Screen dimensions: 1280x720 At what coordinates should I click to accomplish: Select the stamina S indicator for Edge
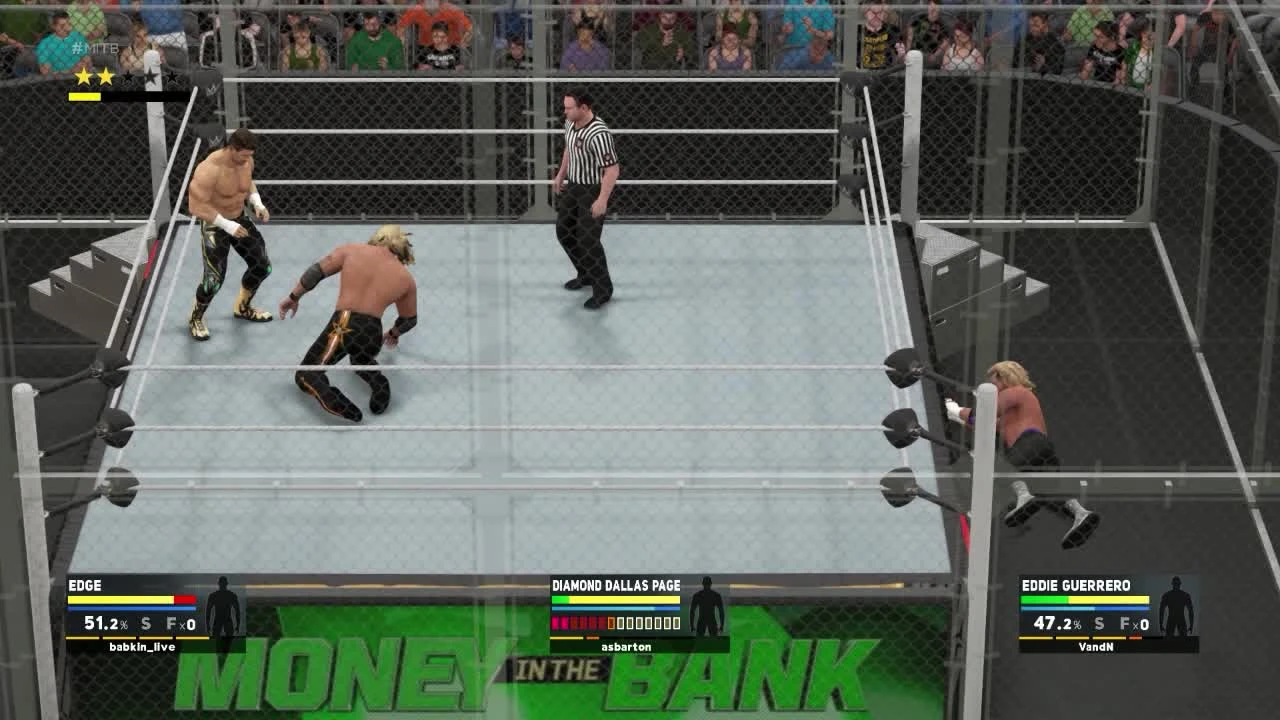[146, 624]
